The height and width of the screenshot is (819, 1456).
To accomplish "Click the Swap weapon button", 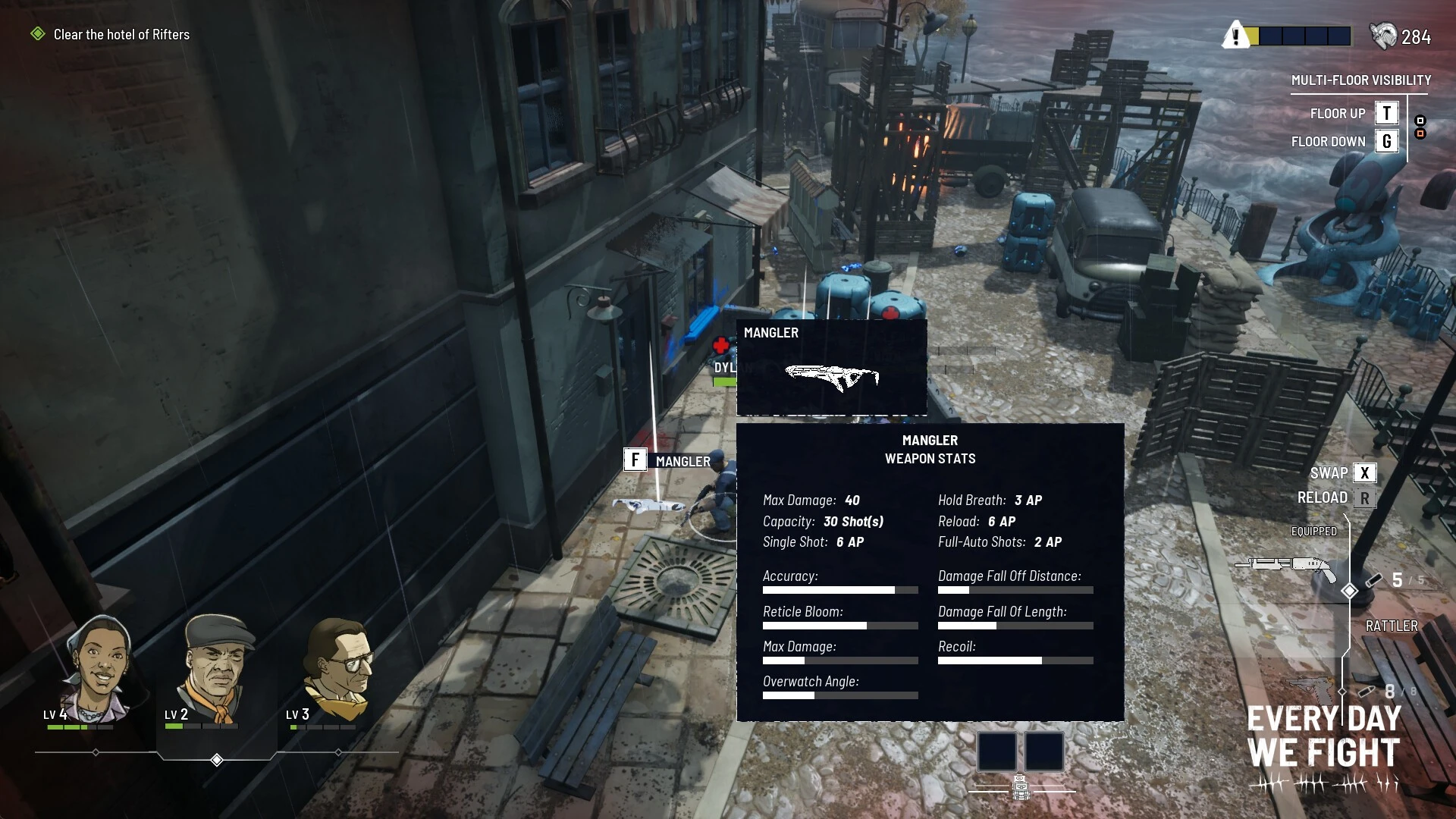I will pyautogui.click(x=1363, y=472).
